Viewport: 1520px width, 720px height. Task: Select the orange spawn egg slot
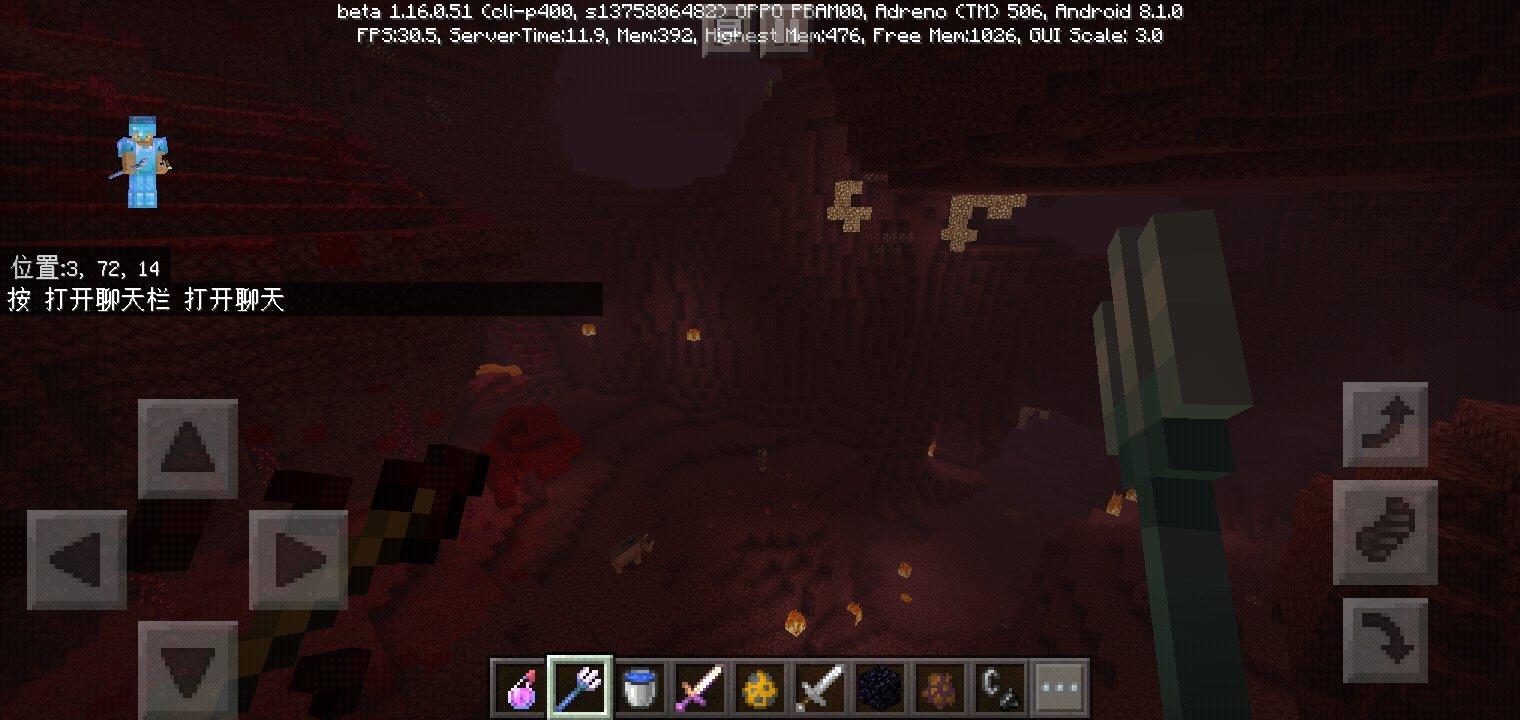(761, 687)
